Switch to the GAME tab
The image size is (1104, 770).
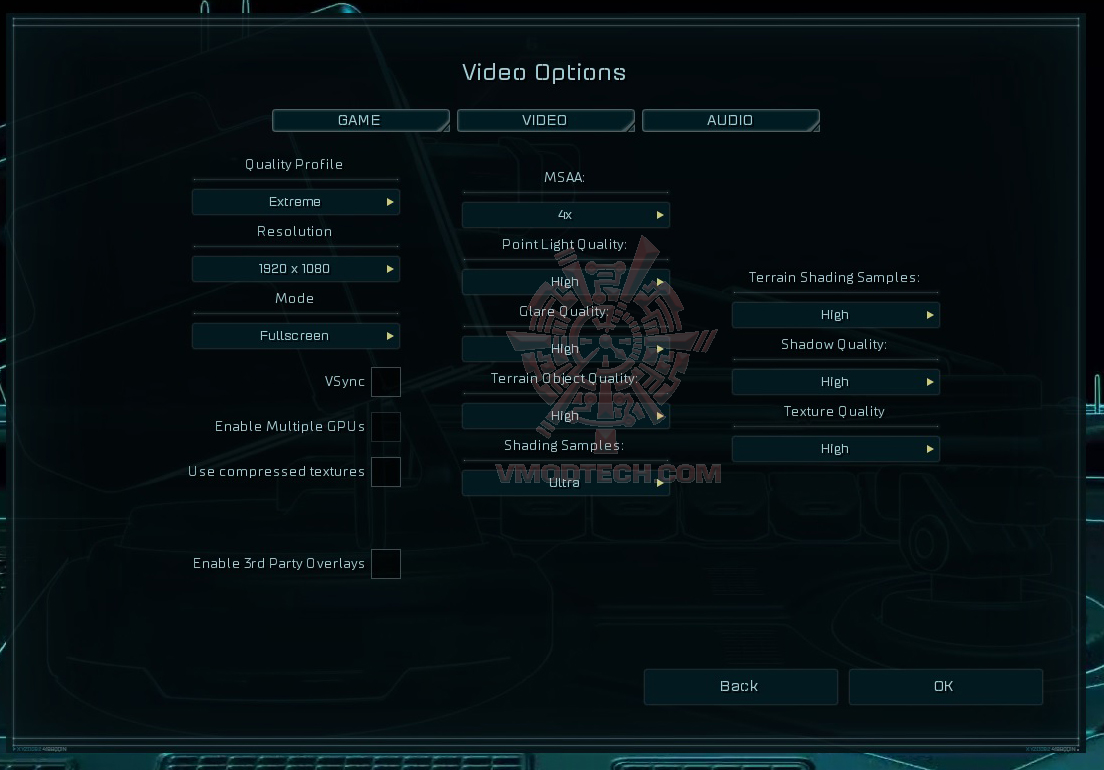(360, 121)
